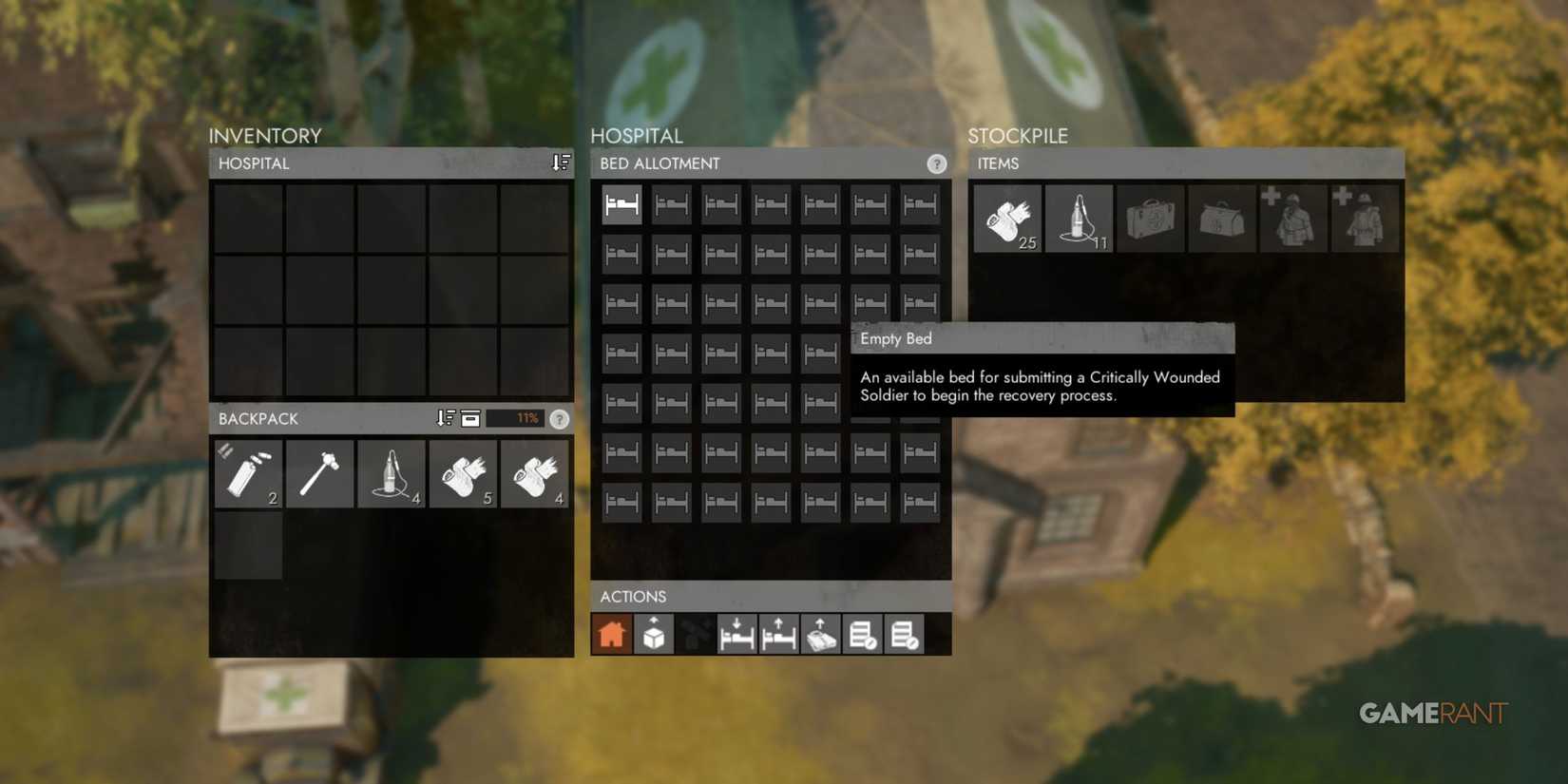The image size is (1568, 784).
Task: Select the Hammer in the Backpack
Action: [319, 473]
